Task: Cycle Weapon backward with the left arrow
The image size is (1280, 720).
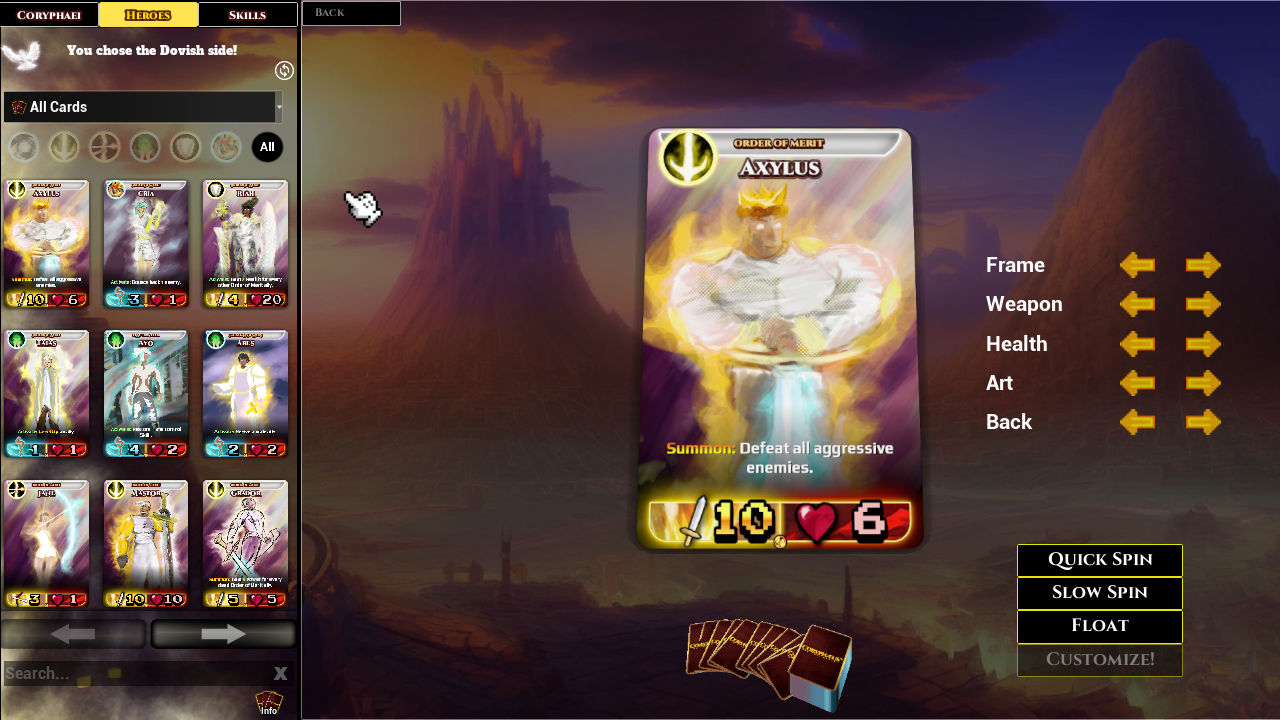Action: (1137, 304)
